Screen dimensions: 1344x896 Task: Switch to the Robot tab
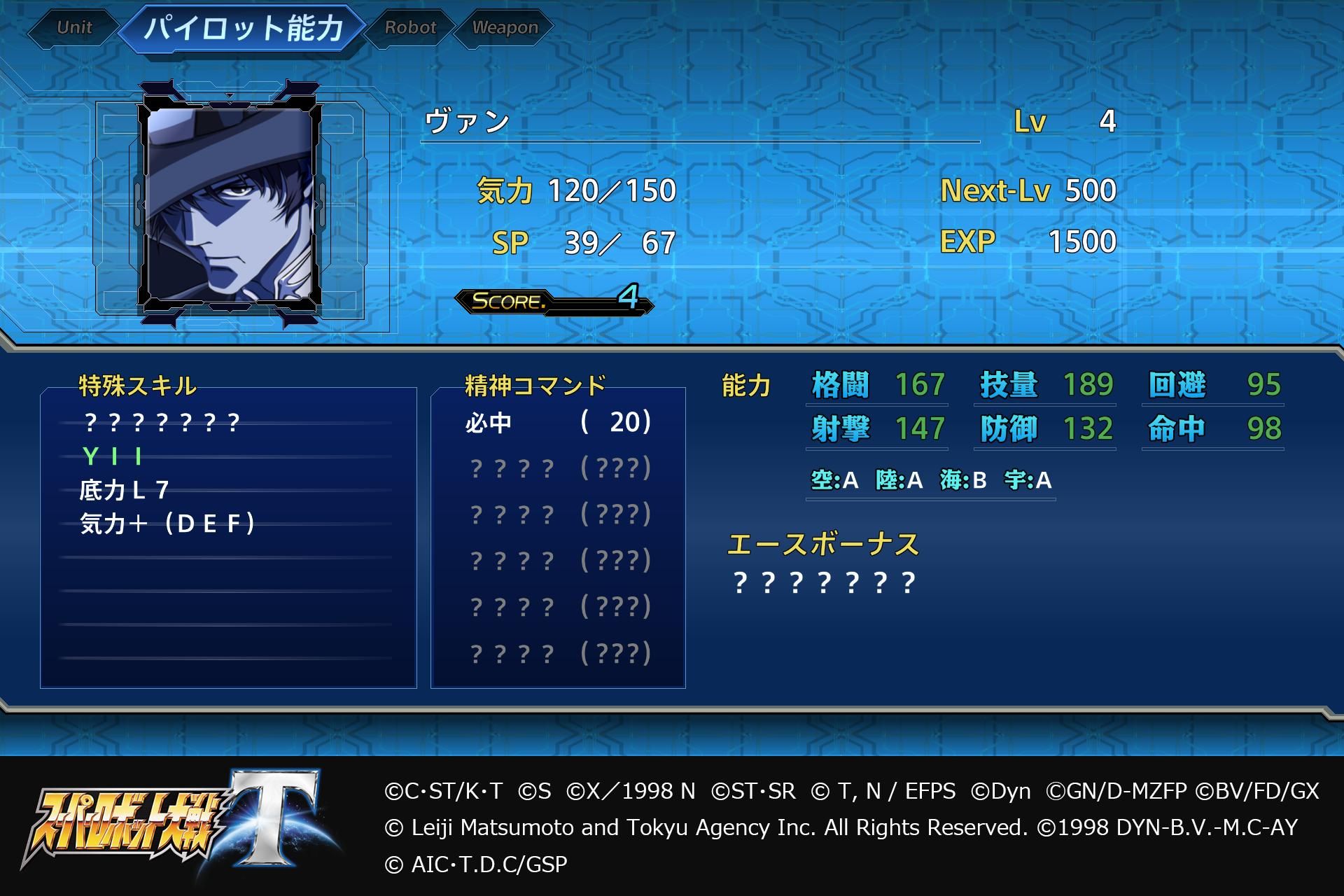[x=410, y=28]
